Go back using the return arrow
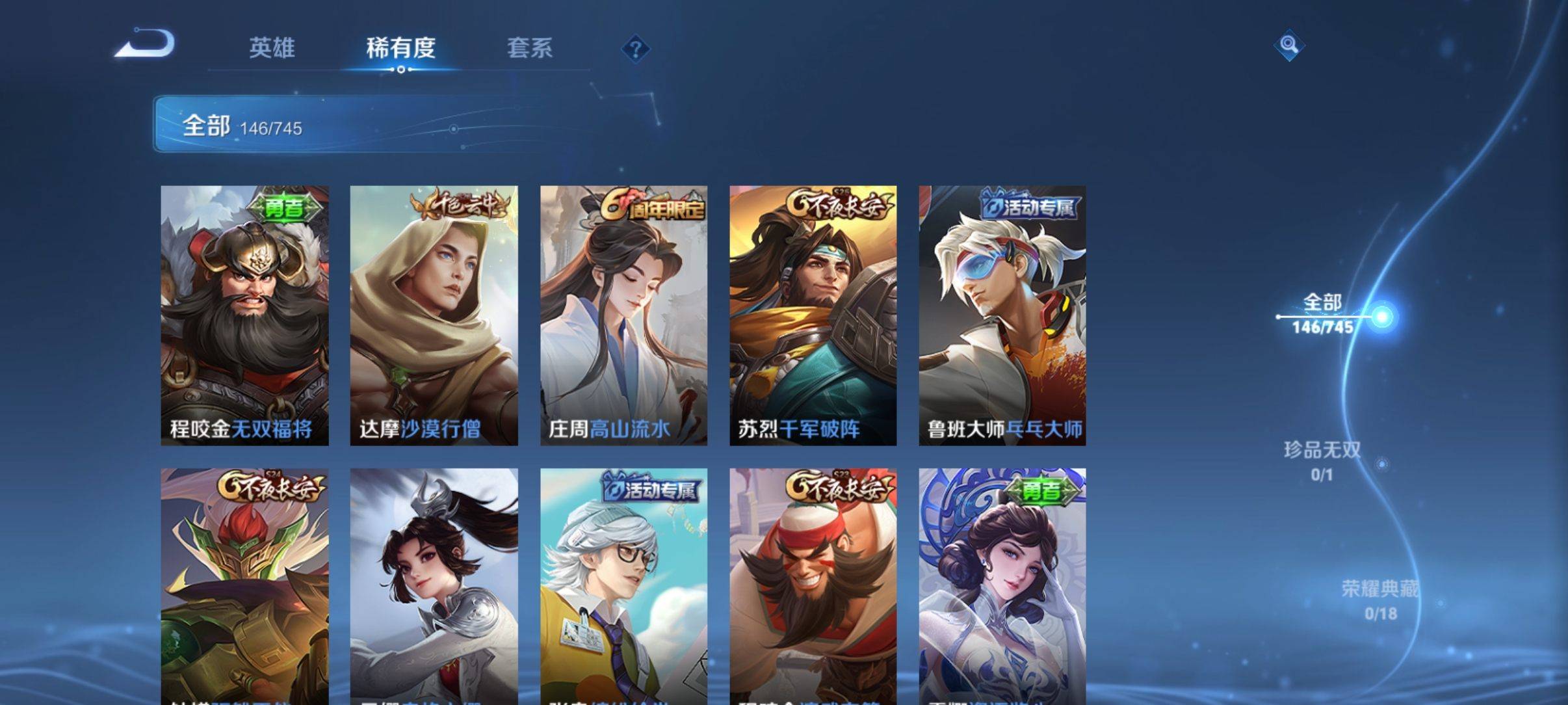This screenshot has width=1568, height=705. [x=146, y=44]
